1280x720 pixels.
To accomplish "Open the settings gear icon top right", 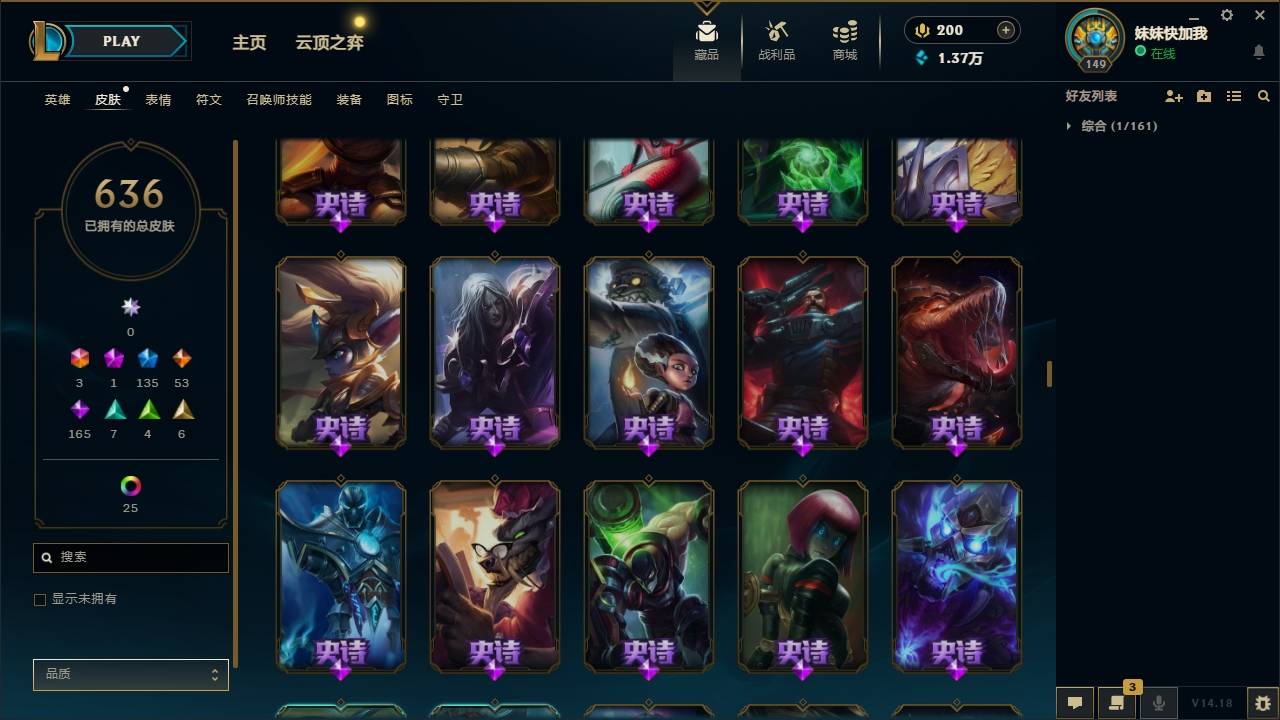I will pyautogui.click(x=1226, y=15).
